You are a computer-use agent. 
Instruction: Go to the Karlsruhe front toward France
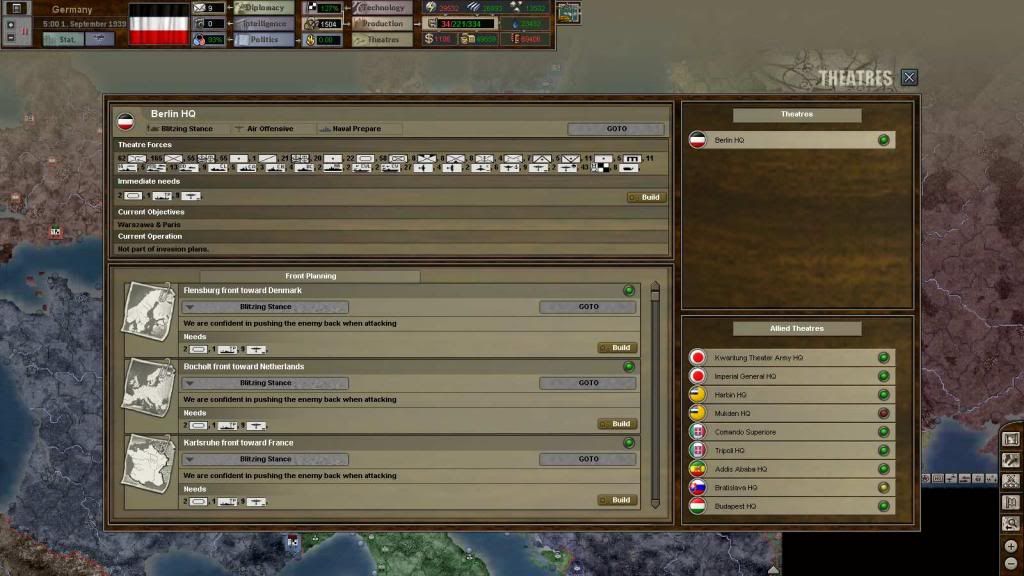(588, 459)
